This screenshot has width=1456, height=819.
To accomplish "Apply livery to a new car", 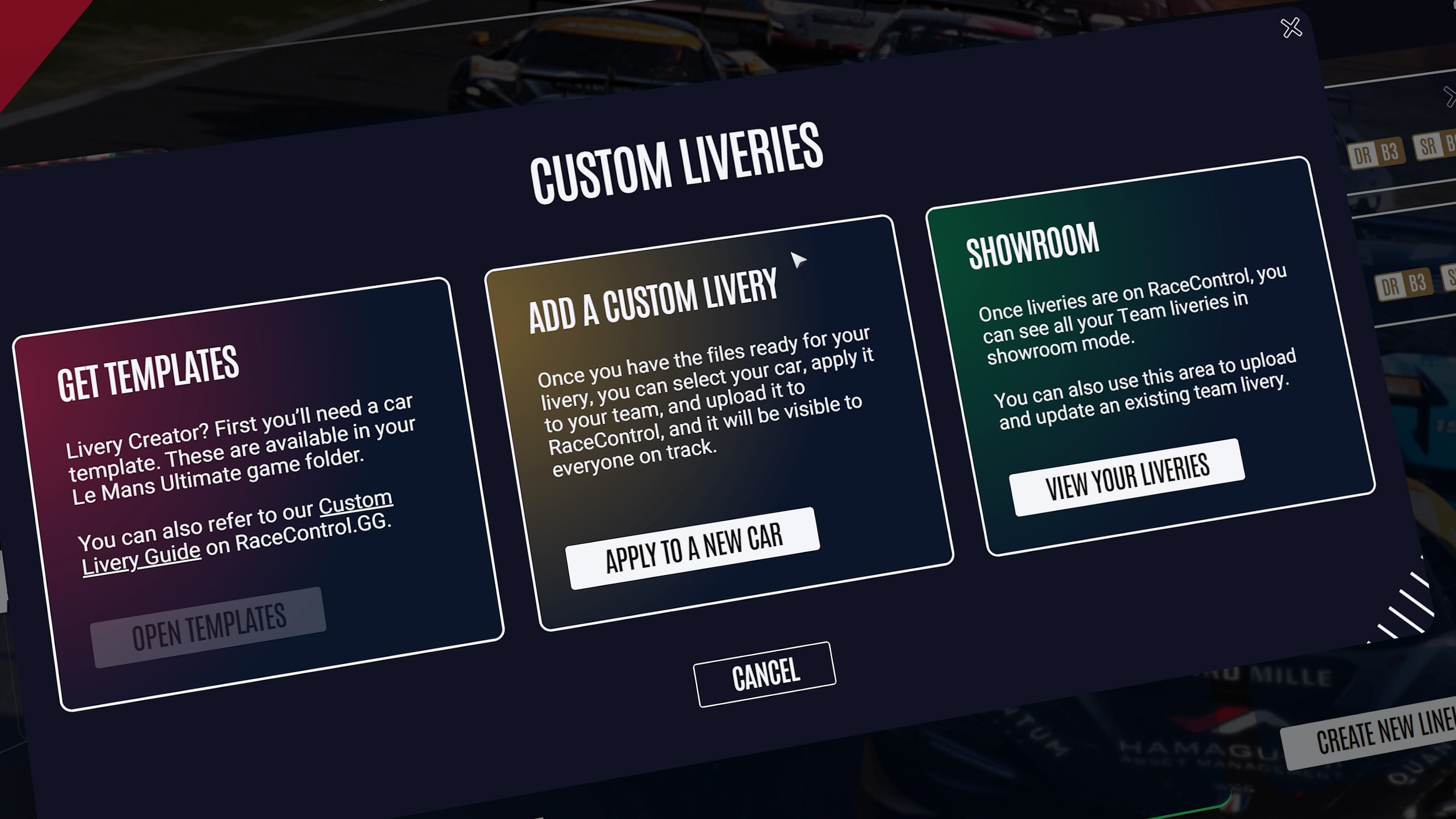I will click(x=693, y=548).
